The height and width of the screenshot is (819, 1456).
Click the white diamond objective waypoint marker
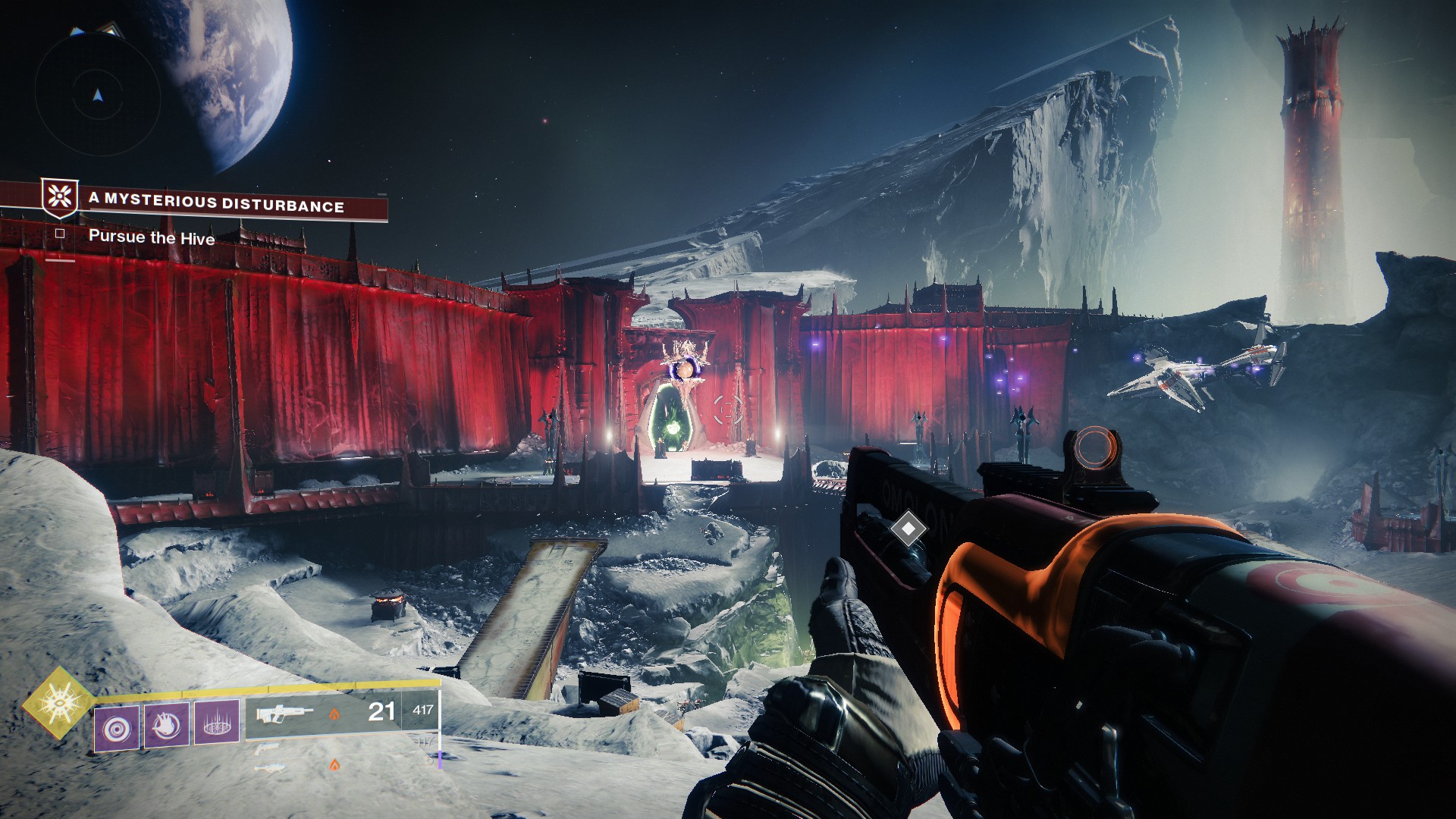pos(908,529)
